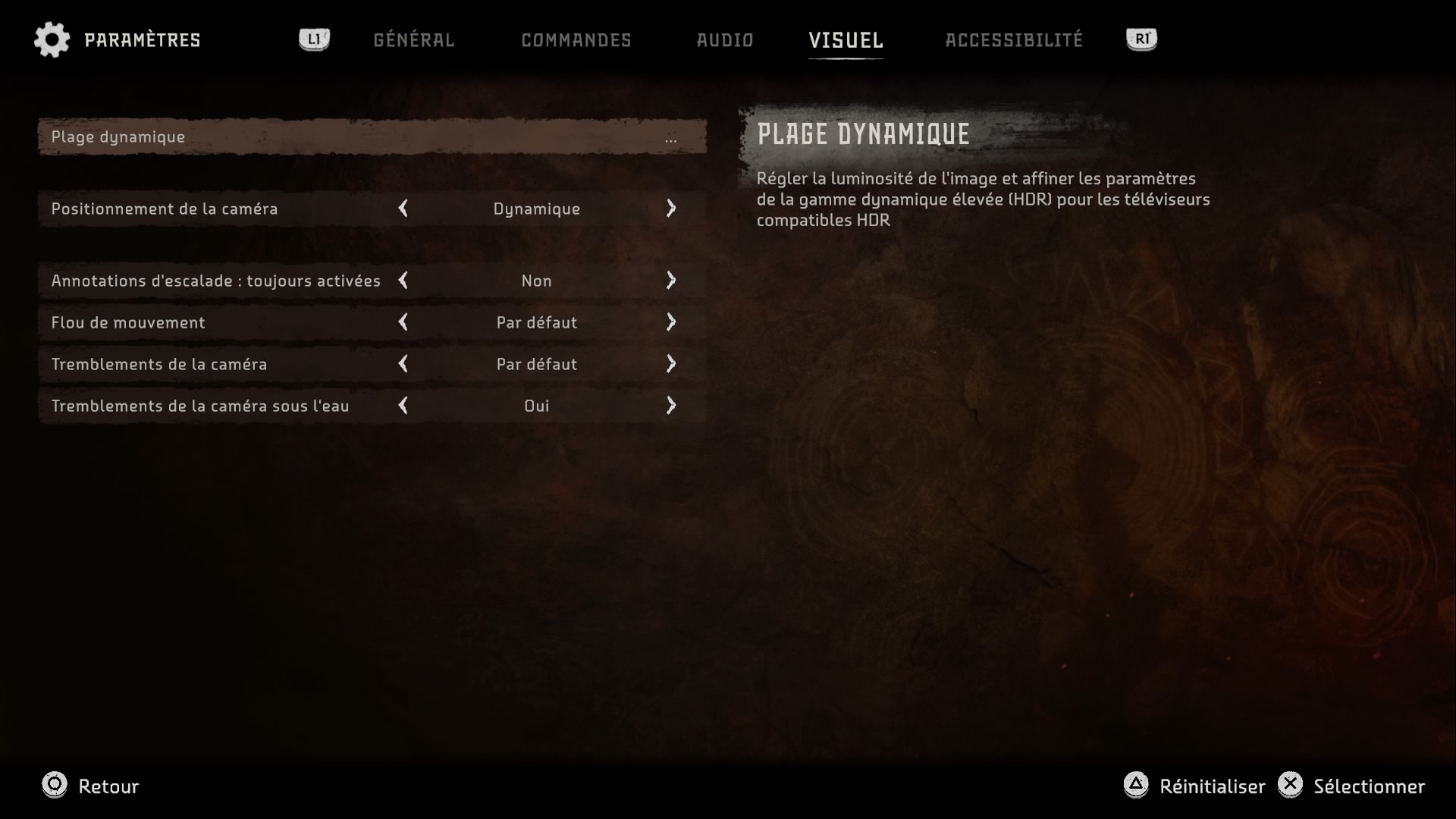Select the Visuel tab

click(x=846, y=40)
